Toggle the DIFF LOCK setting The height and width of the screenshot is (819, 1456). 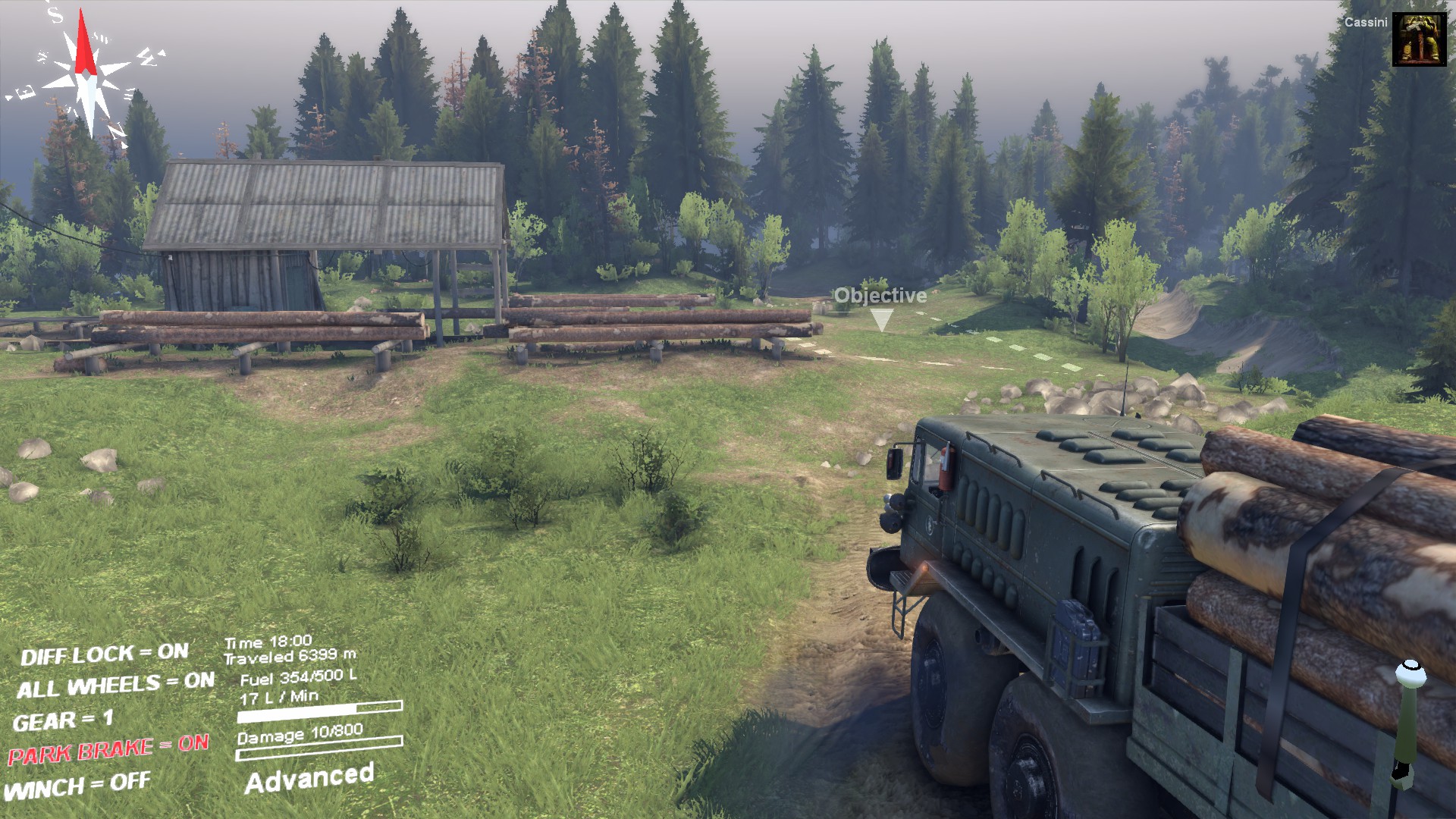click(x=105, y=654)
